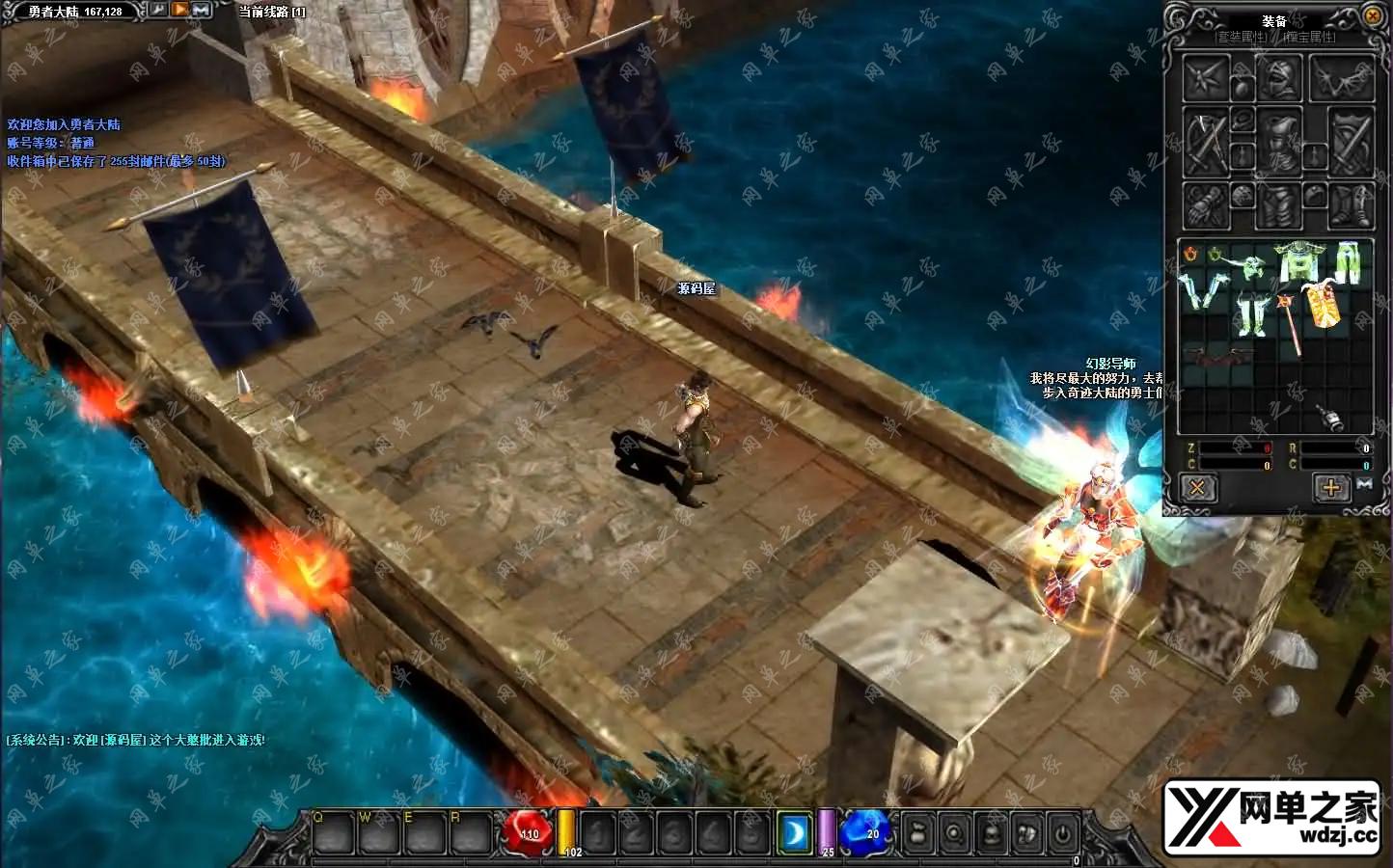Click the power icon on the bottom bar
This screenshot has height=868, width=1393.
(1063, 833)
